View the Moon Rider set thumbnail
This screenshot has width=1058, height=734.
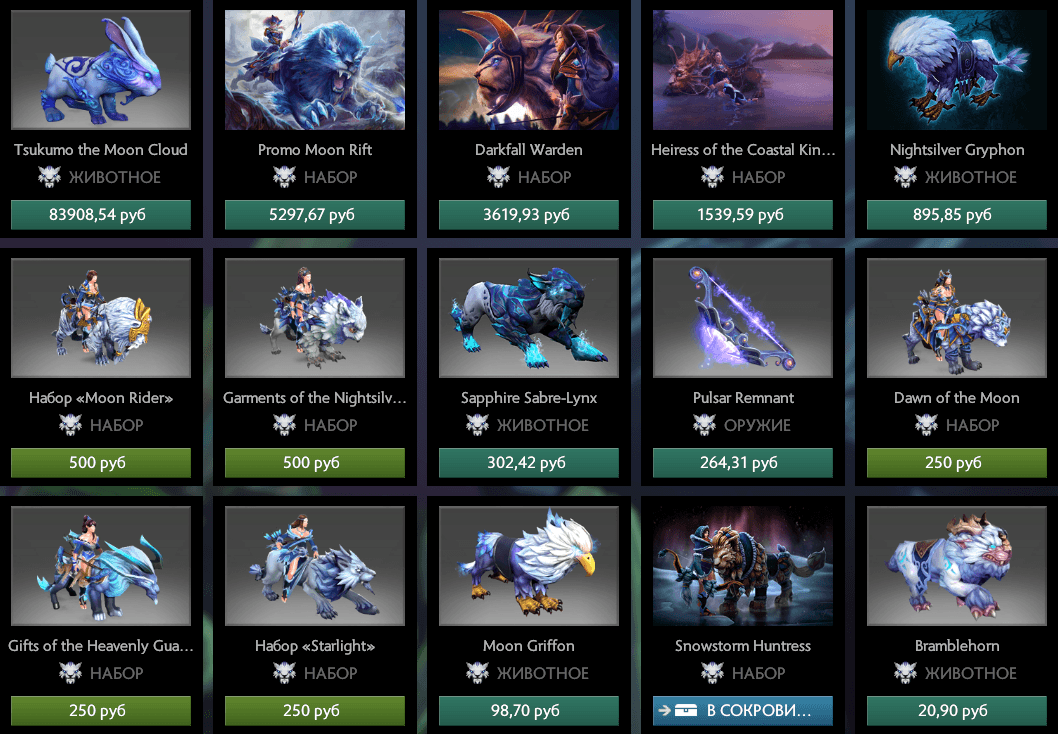click(101, 318)
